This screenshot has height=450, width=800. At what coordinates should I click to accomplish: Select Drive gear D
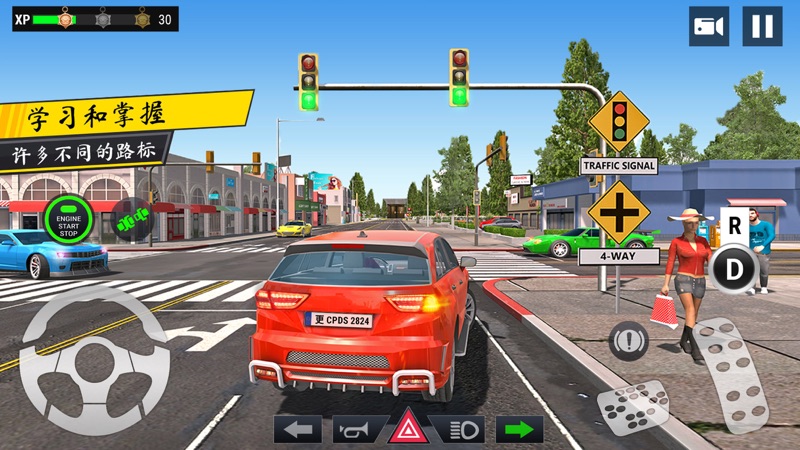click(x=735, y=270)
